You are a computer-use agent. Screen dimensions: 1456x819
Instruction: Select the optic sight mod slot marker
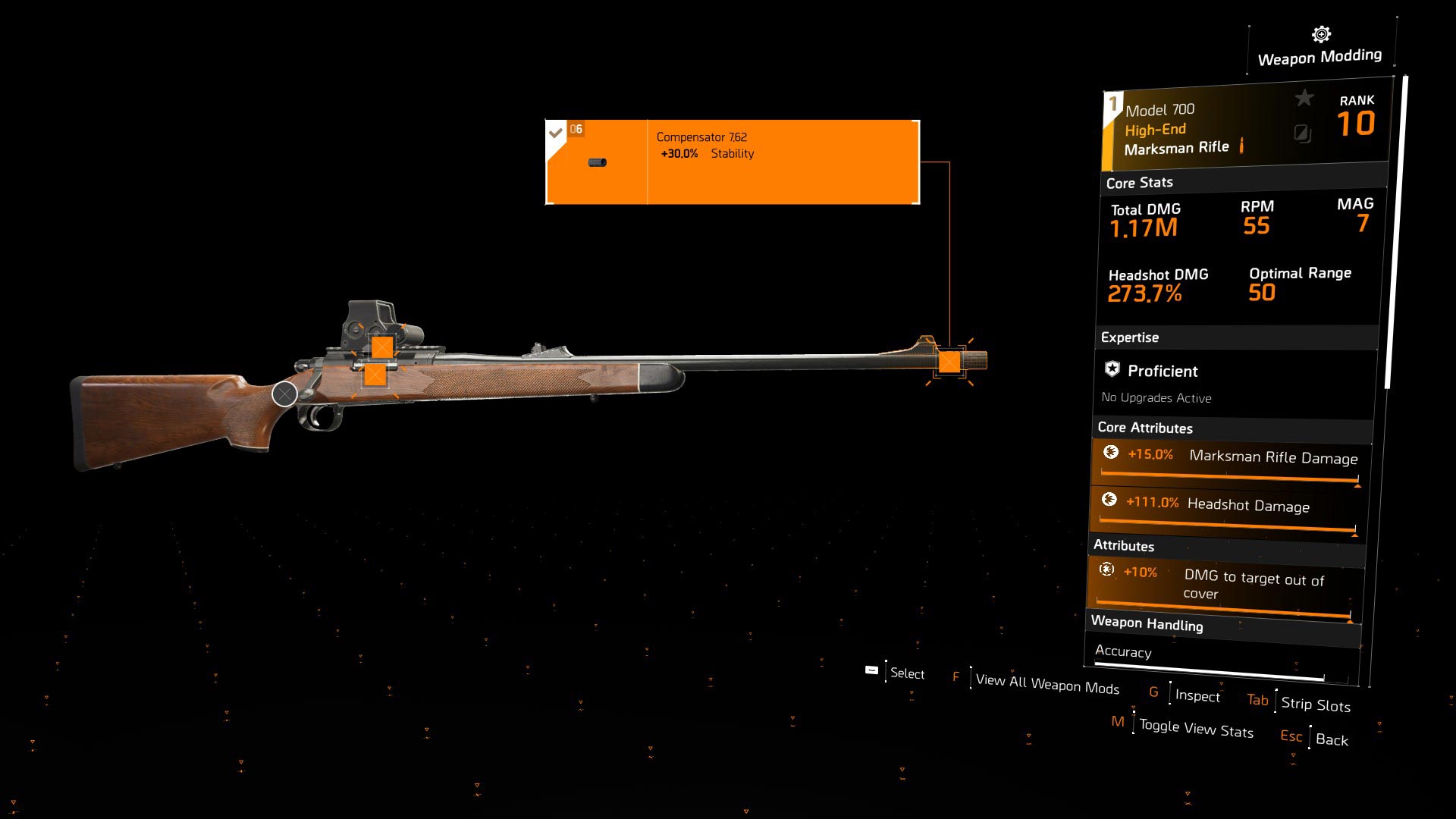(x=382, y=347)
